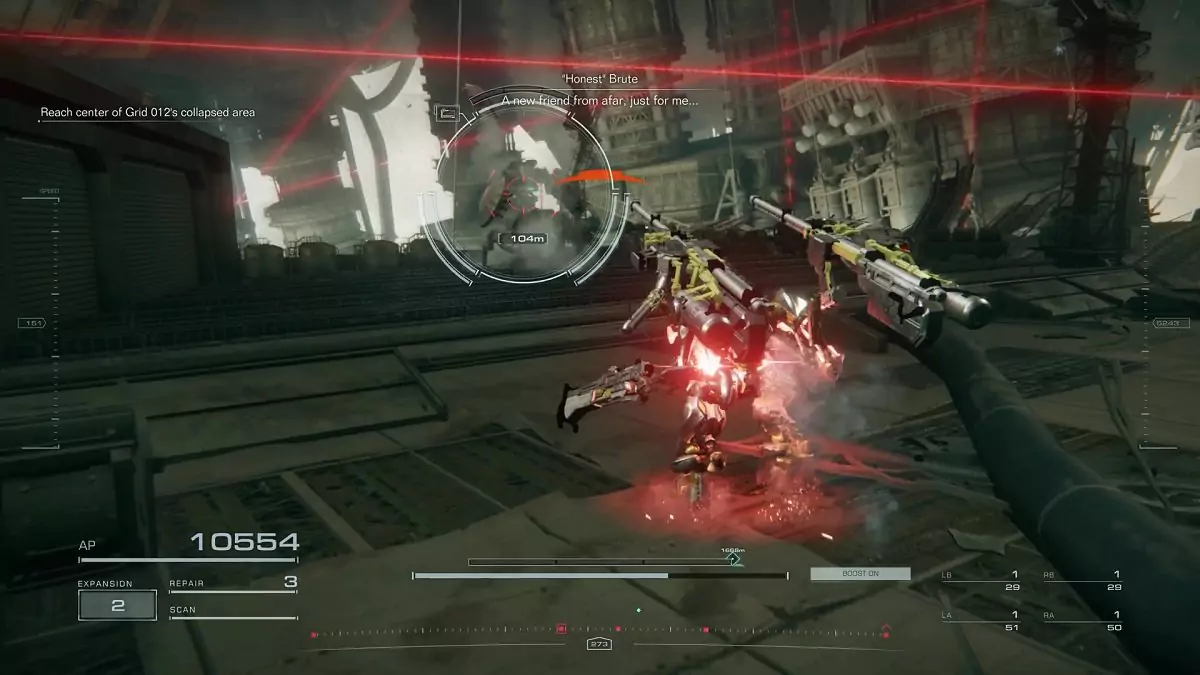Choose the LA arm weapon slot
The height and width of the screenshot is (675, 1200).
(981, 621)
